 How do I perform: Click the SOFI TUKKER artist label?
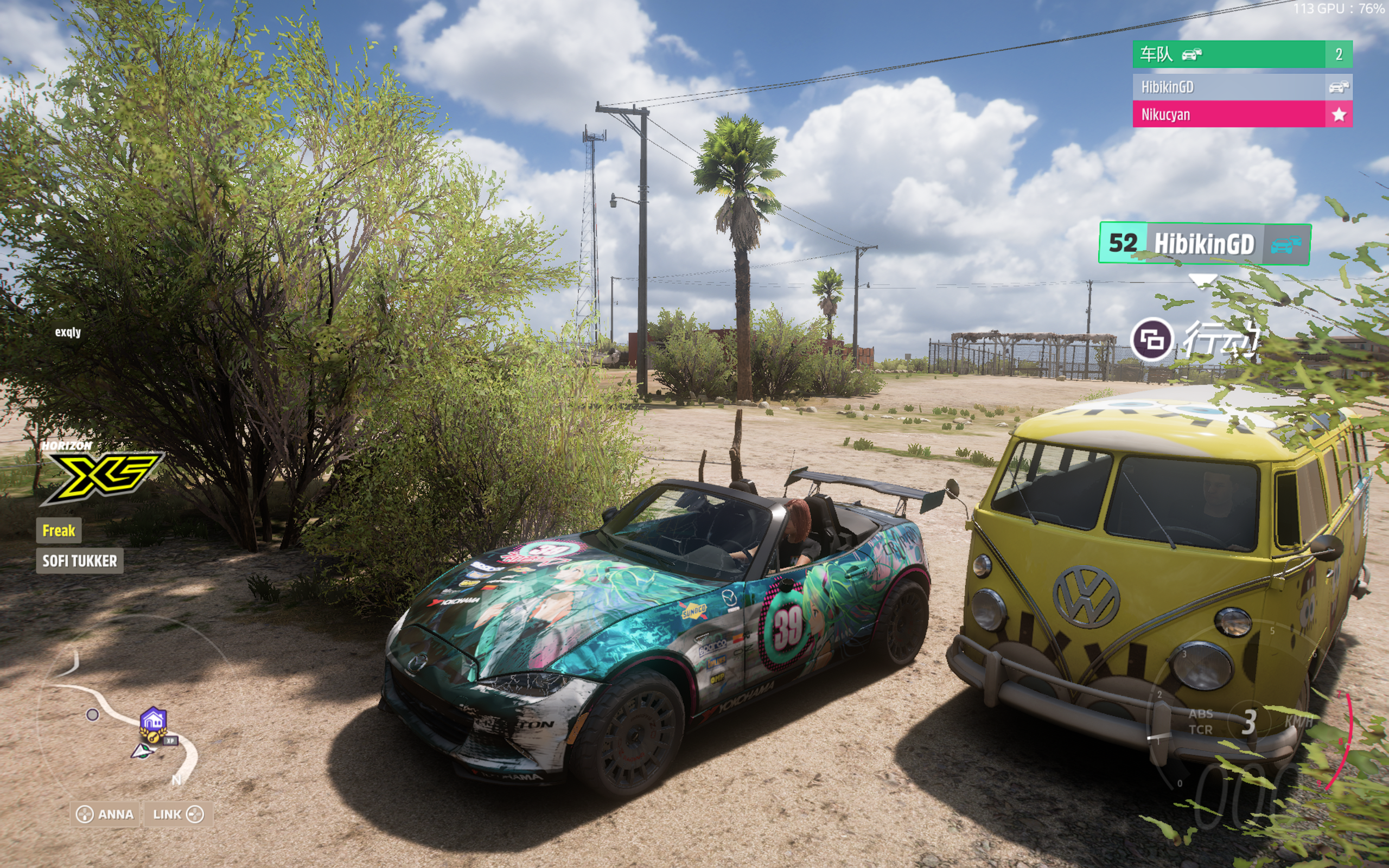pyautogui.click(x=80, y=561)
